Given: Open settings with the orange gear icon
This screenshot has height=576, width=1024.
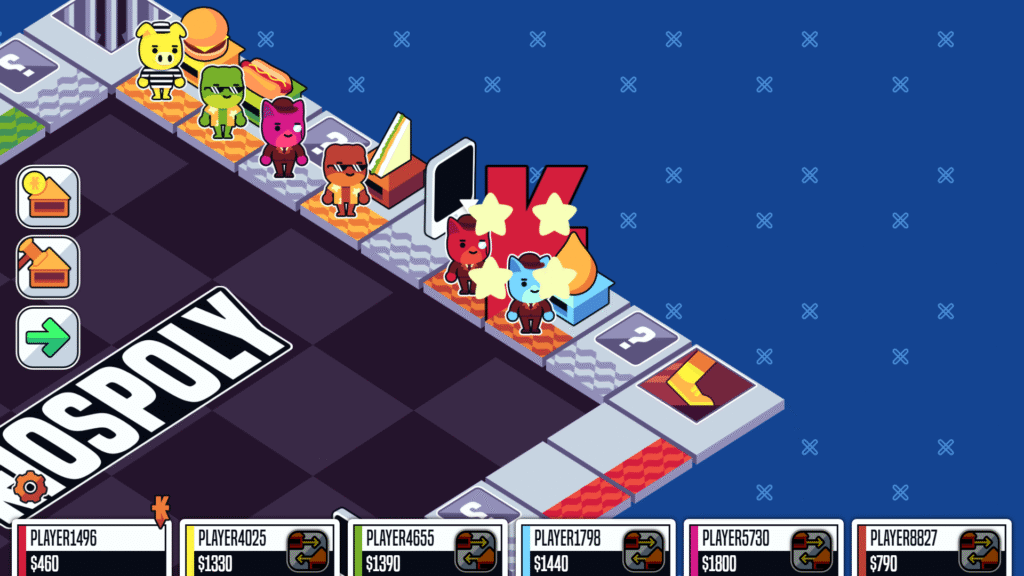Looking at the screenshot, I should tap(30, 487).
